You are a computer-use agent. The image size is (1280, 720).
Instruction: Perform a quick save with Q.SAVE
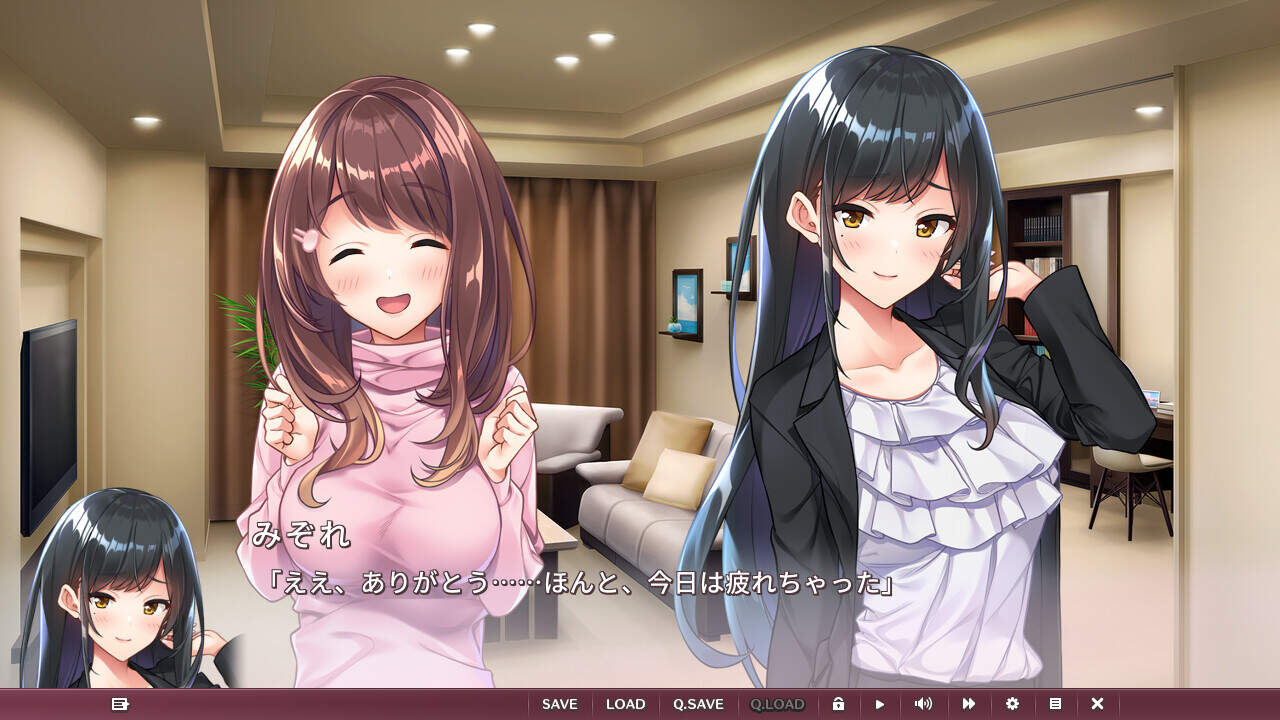click(x=697, y=704)
